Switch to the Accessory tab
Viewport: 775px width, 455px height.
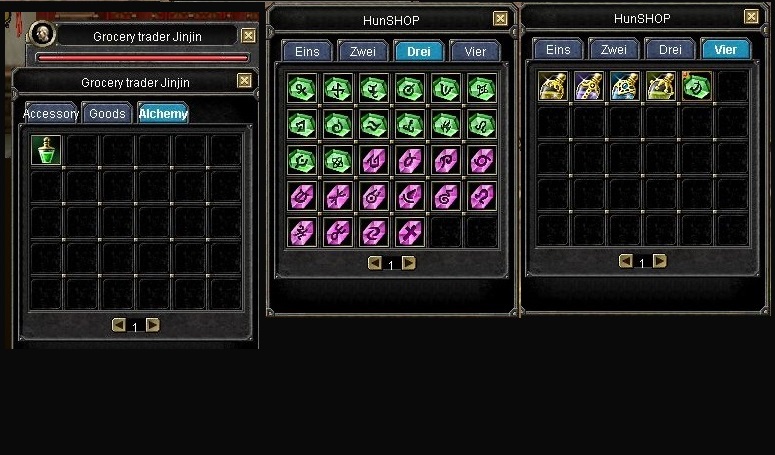tap(51, 114)
